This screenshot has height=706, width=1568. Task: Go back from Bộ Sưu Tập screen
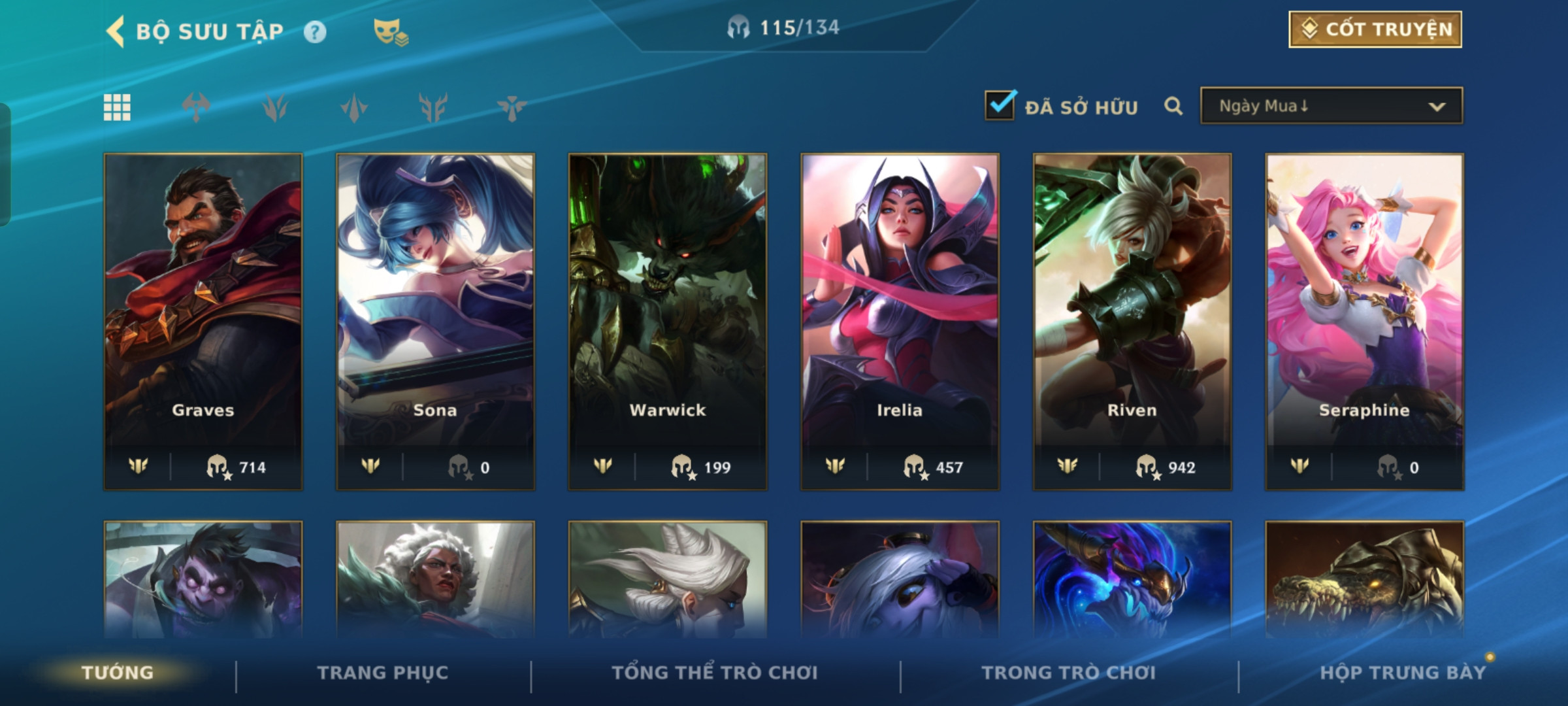pos(116,31)
